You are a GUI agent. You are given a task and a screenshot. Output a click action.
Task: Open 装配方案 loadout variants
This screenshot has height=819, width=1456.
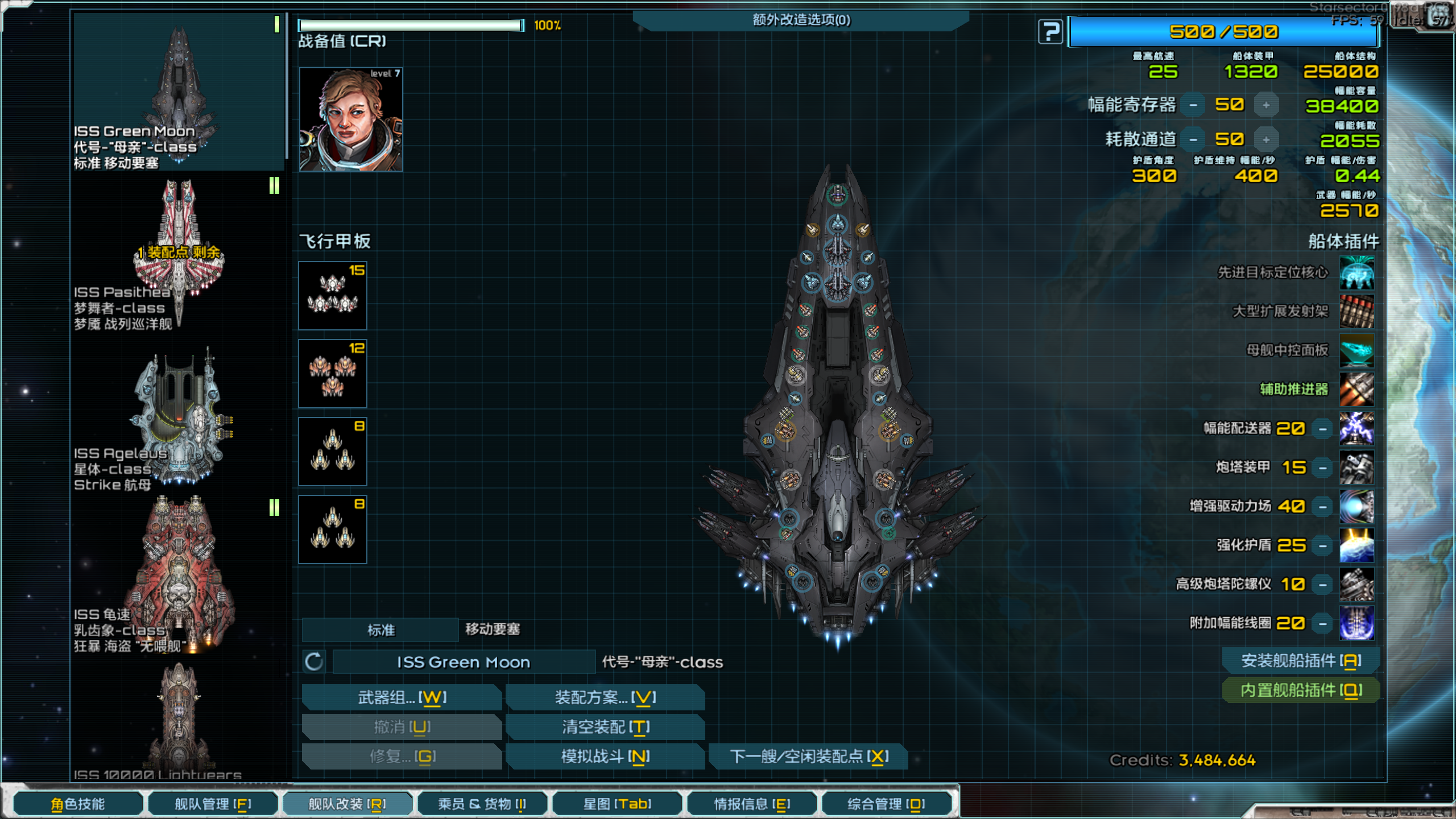tap(605, 697)
